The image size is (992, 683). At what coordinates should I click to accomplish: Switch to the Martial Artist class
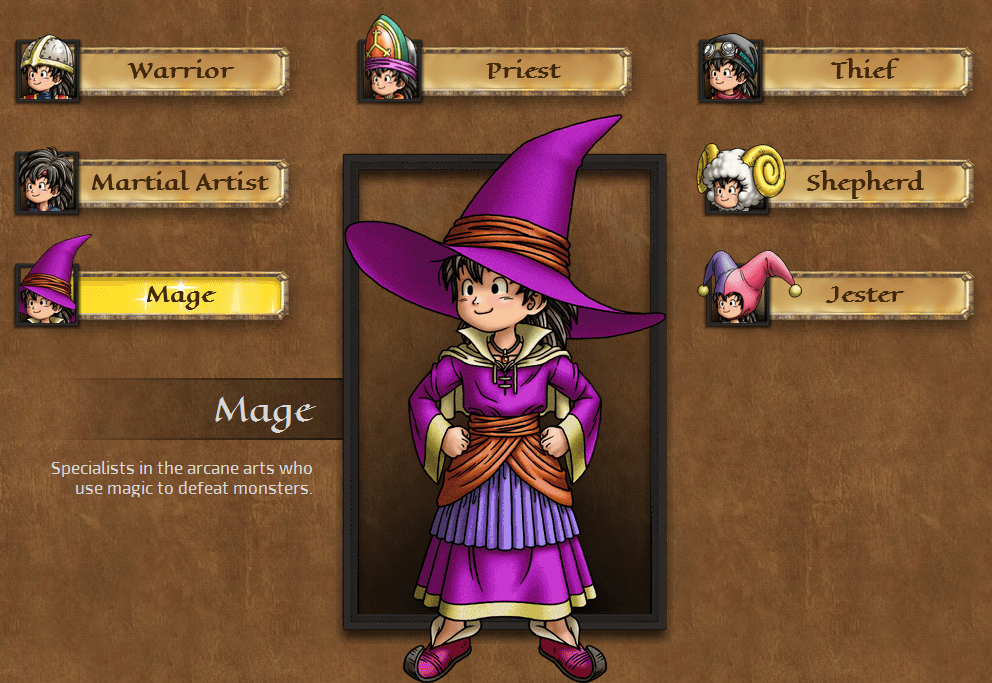(x=181, y=183)
